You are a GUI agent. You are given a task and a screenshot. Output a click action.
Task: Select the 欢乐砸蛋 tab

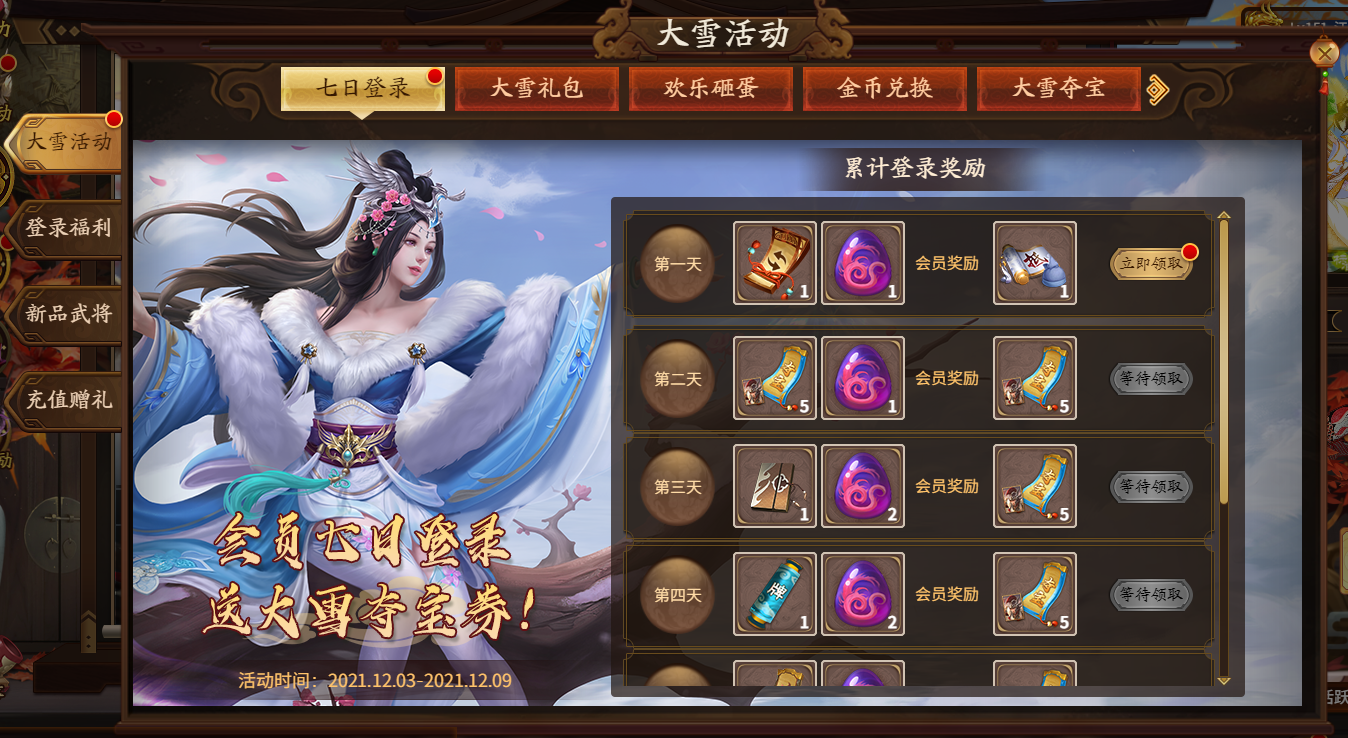tap(711, 89)
